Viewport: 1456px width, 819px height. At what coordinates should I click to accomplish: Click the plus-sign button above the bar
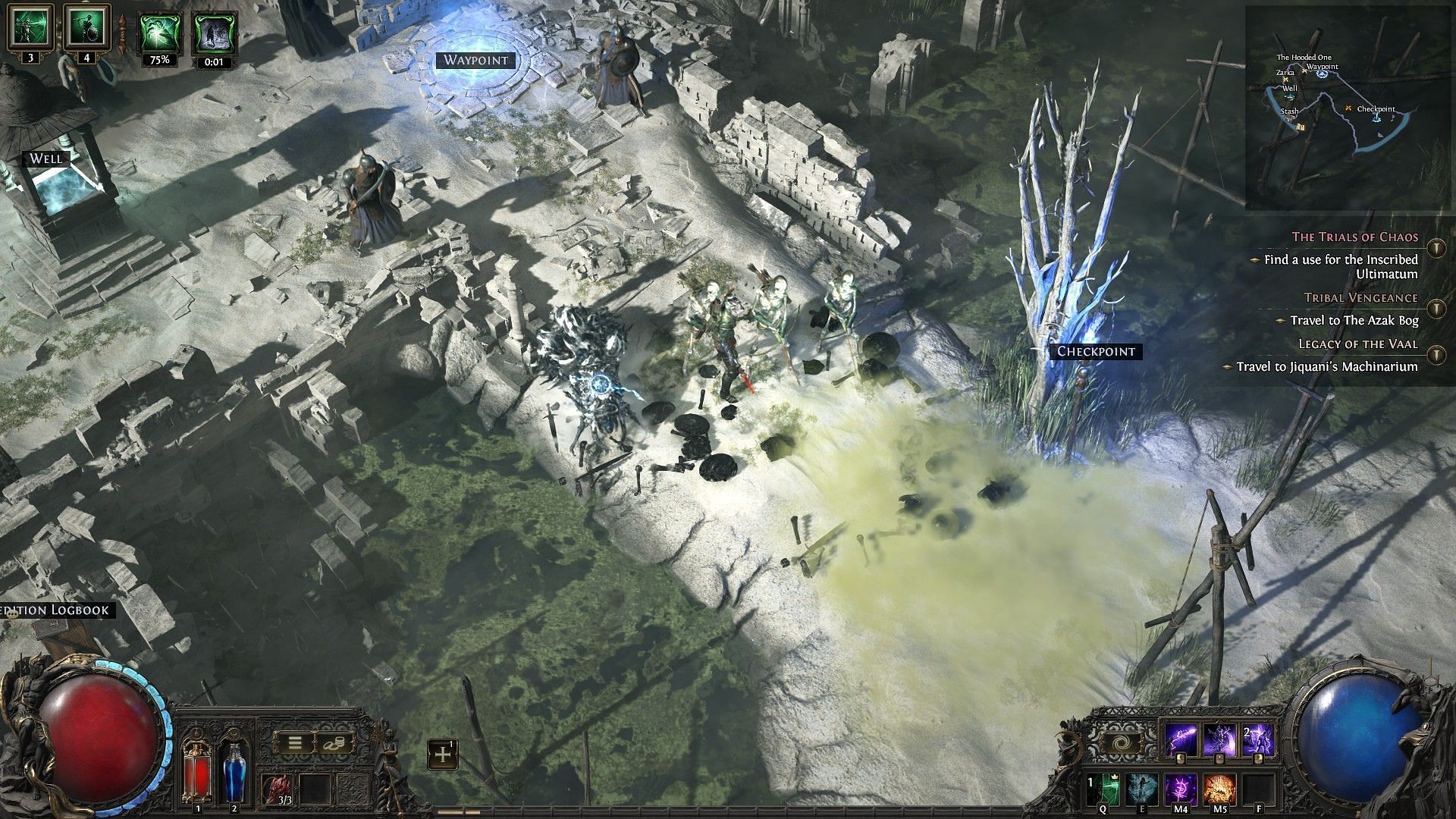(442, 755)
